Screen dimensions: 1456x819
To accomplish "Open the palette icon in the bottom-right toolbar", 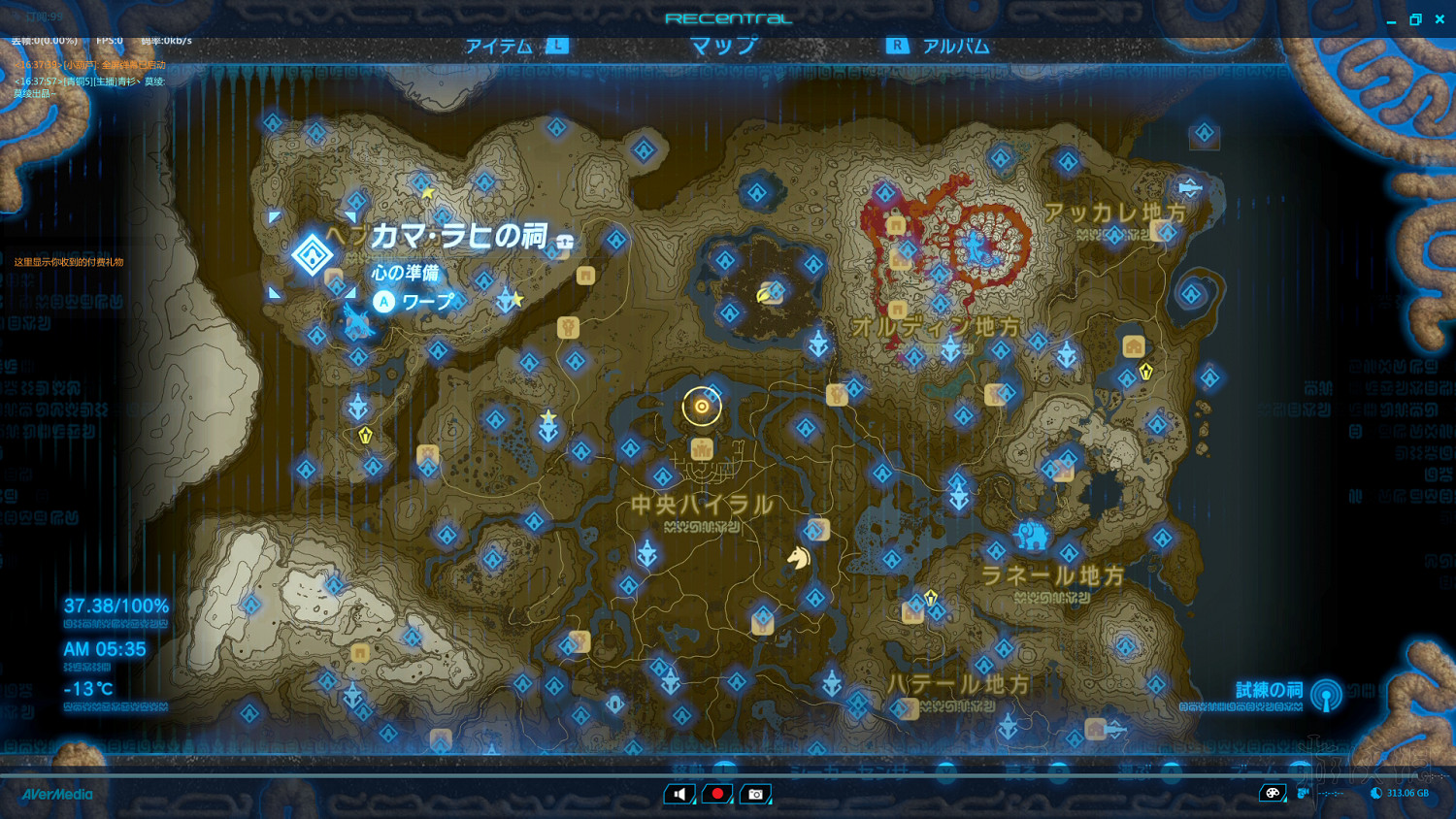I will 1272,793.
